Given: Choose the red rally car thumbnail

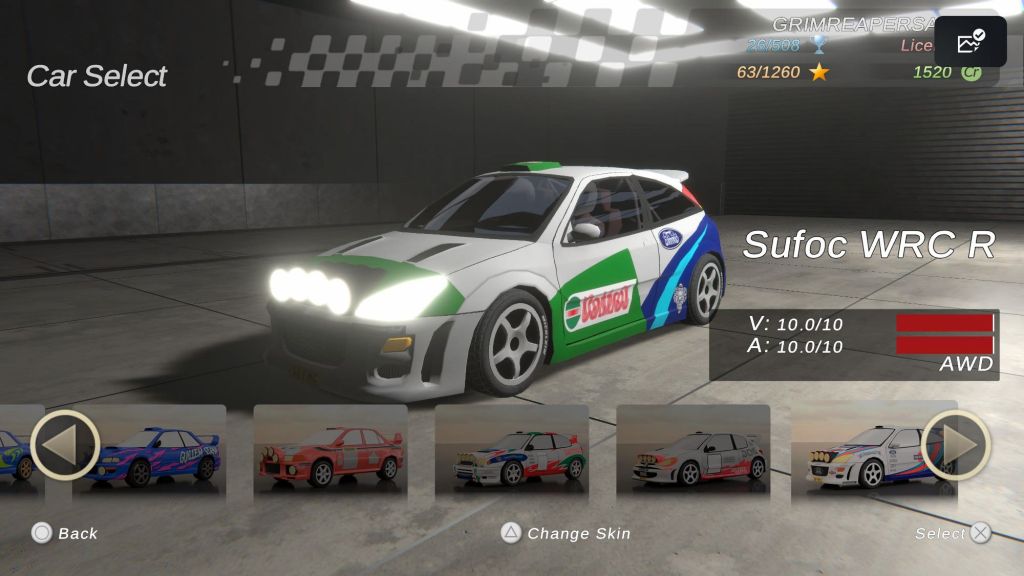Looking at the screenshot, I should click(330, 452).
